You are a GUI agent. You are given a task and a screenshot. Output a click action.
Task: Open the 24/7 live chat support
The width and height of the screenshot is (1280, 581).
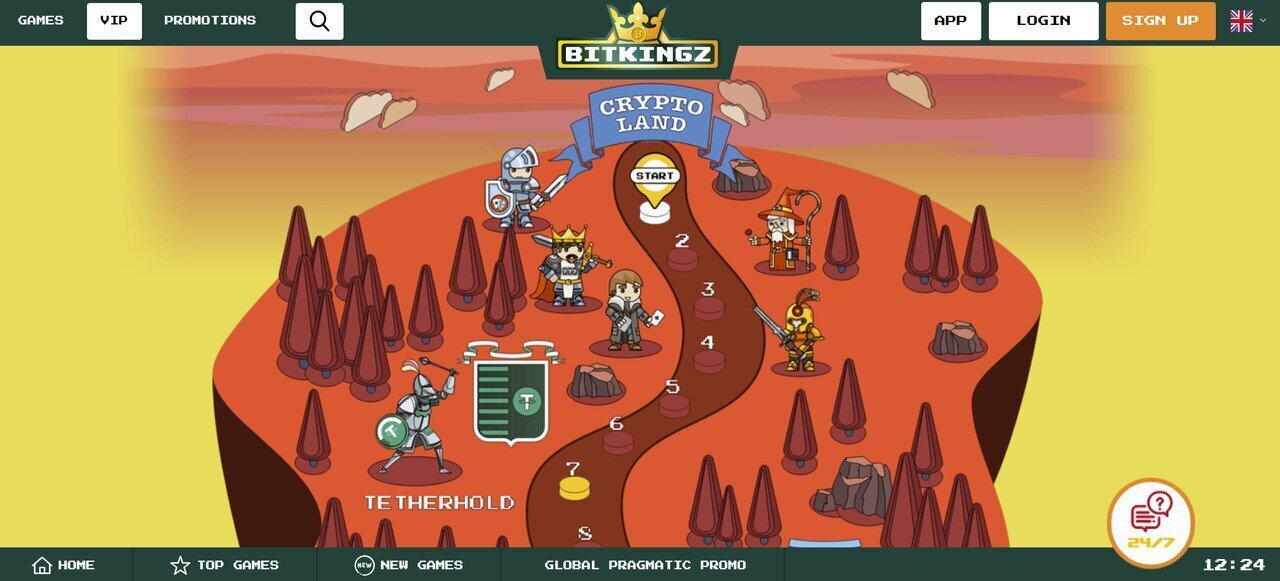coord(1150,522)
